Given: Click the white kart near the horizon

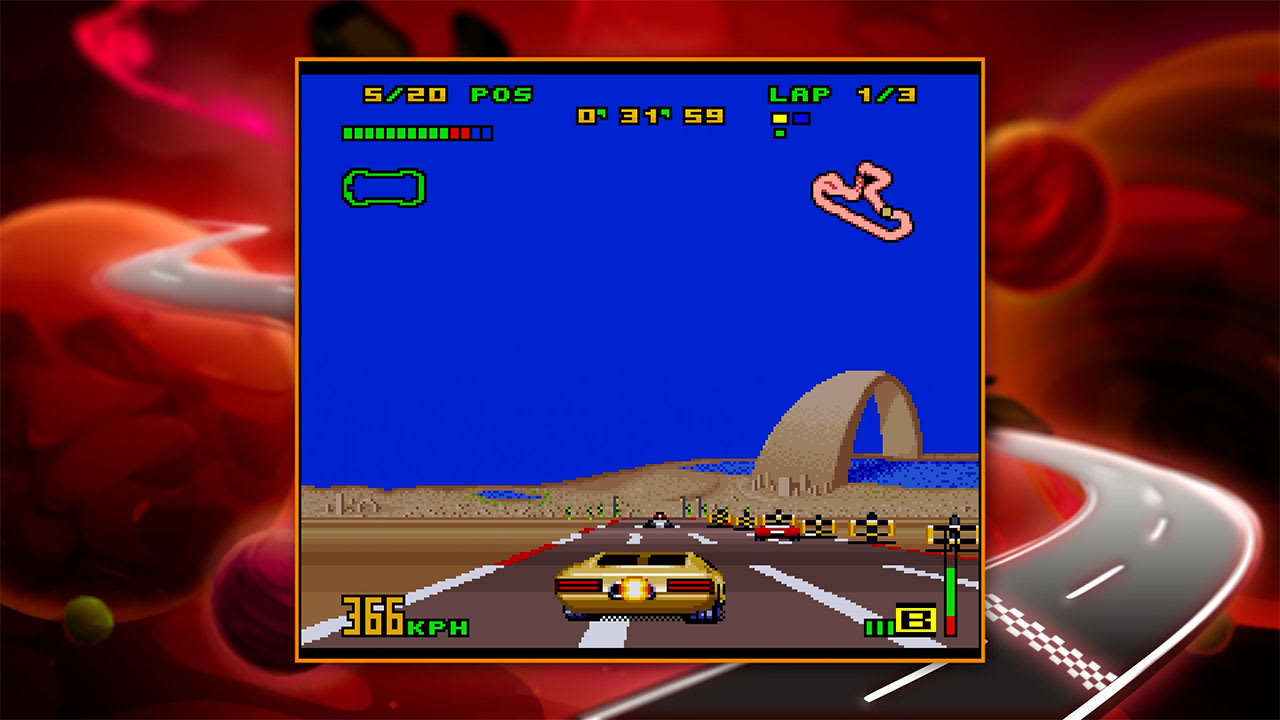Looking at the screenshot, I should [x=659, y=519].
